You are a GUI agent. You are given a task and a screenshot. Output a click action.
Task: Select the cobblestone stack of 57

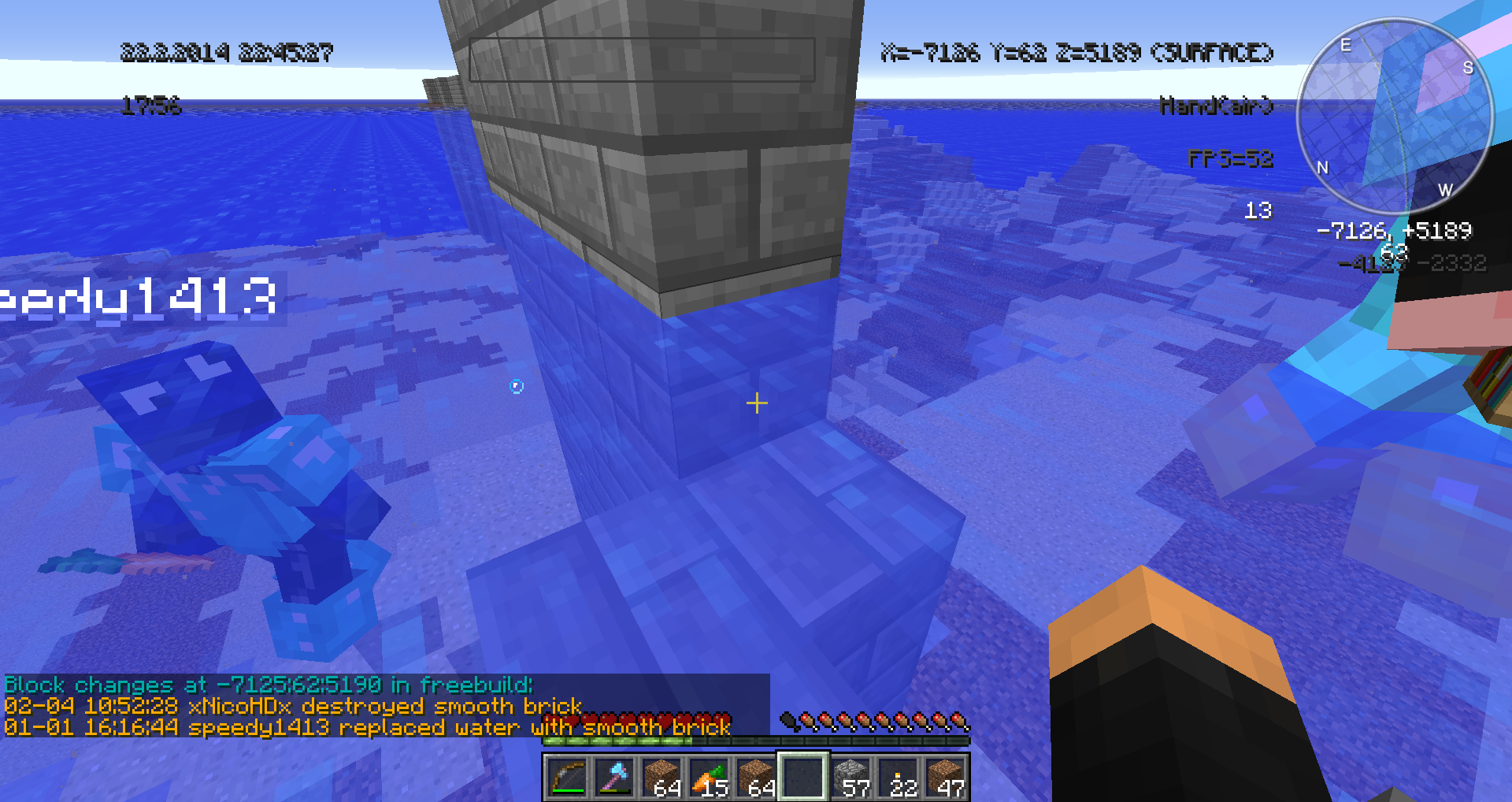coord(851,777)
